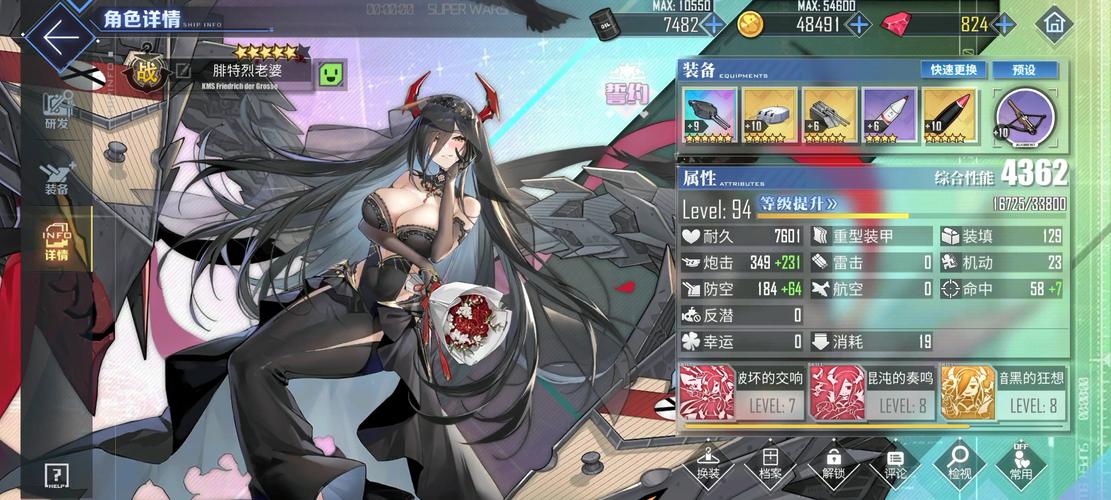
Task: Go back with the arrow button
Action: (60, 37)
